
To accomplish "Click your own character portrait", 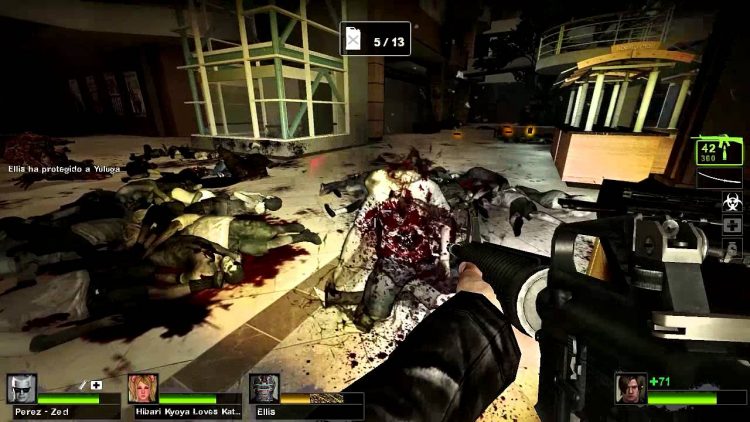I will [x=632, y=387].
